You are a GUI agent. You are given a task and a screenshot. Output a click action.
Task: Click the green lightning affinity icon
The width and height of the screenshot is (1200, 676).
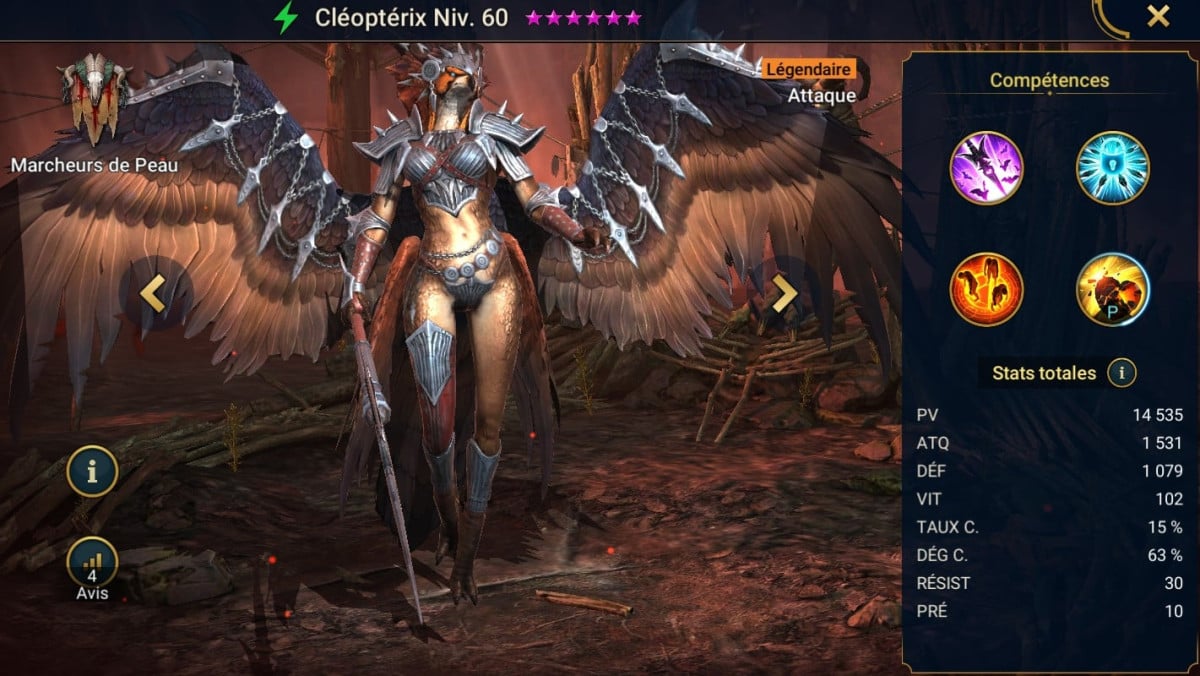pyautogui.click(x=287, y=18)
